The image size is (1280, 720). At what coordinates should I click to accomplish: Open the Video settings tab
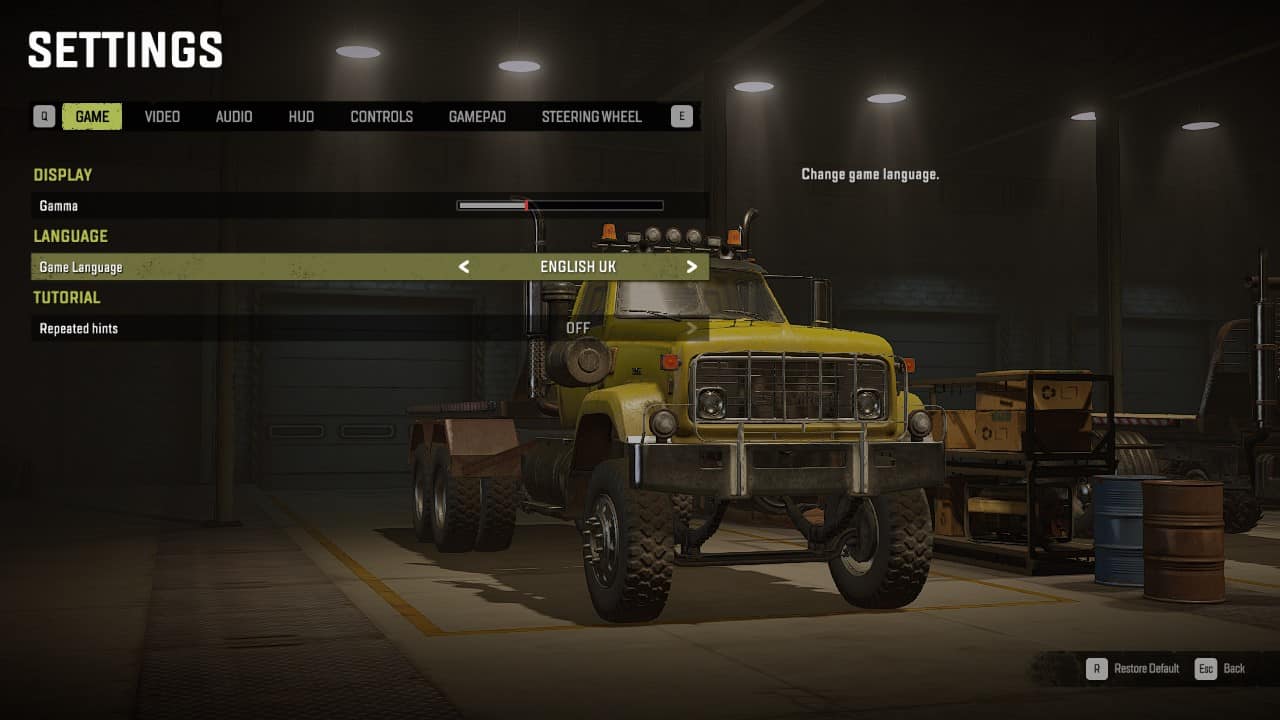point(162,117)
